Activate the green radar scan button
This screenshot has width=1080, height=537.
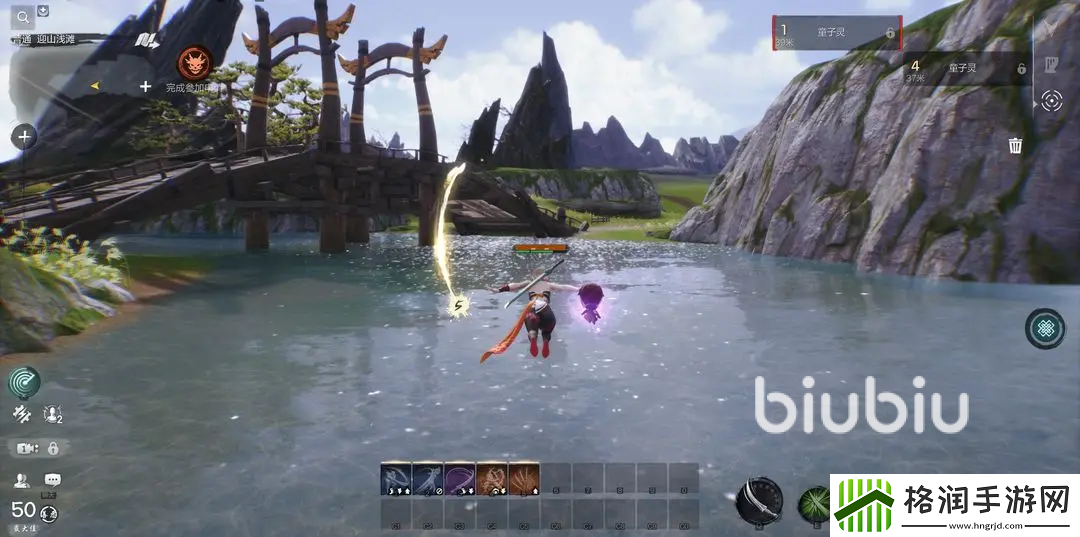pyautogui.click(x=24, y=381)
